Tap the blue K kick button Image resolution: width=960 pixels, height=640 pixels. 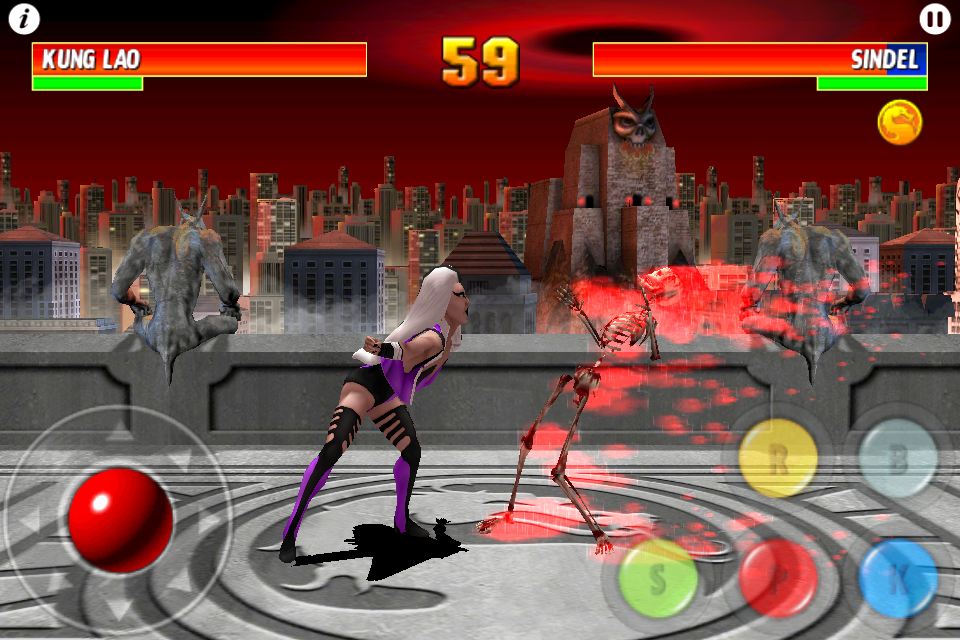pyautogui.click(x=898, y=578)
